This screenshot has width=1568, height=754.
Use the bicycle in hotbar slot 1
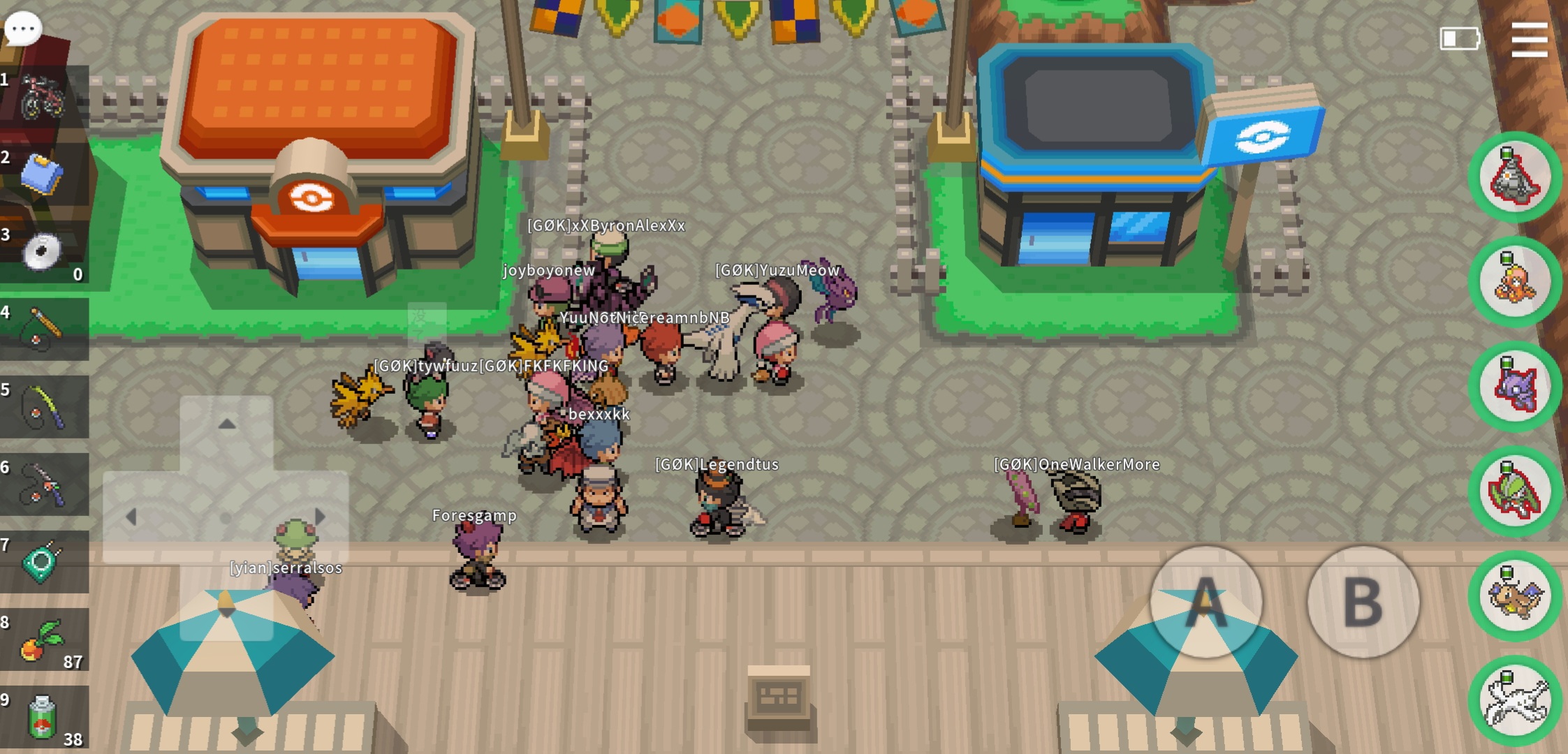click(42, 96)
